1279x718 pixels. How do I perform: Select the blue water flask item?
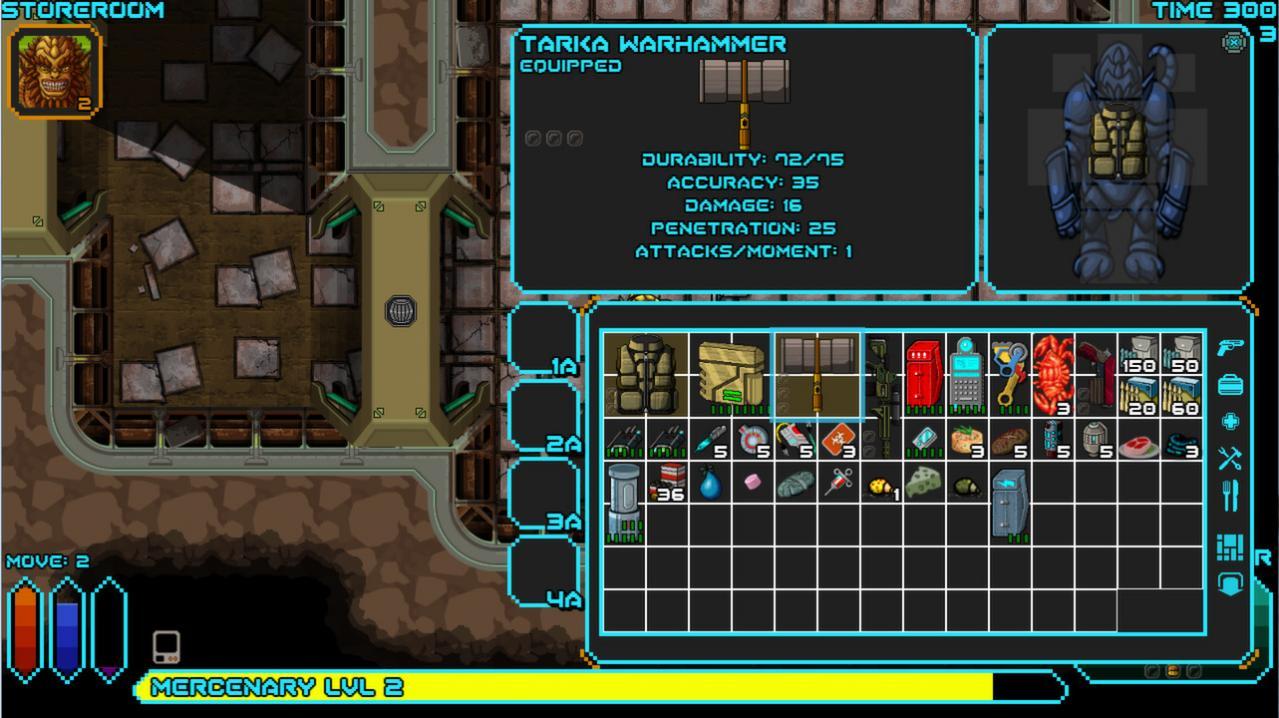point(709,483)
